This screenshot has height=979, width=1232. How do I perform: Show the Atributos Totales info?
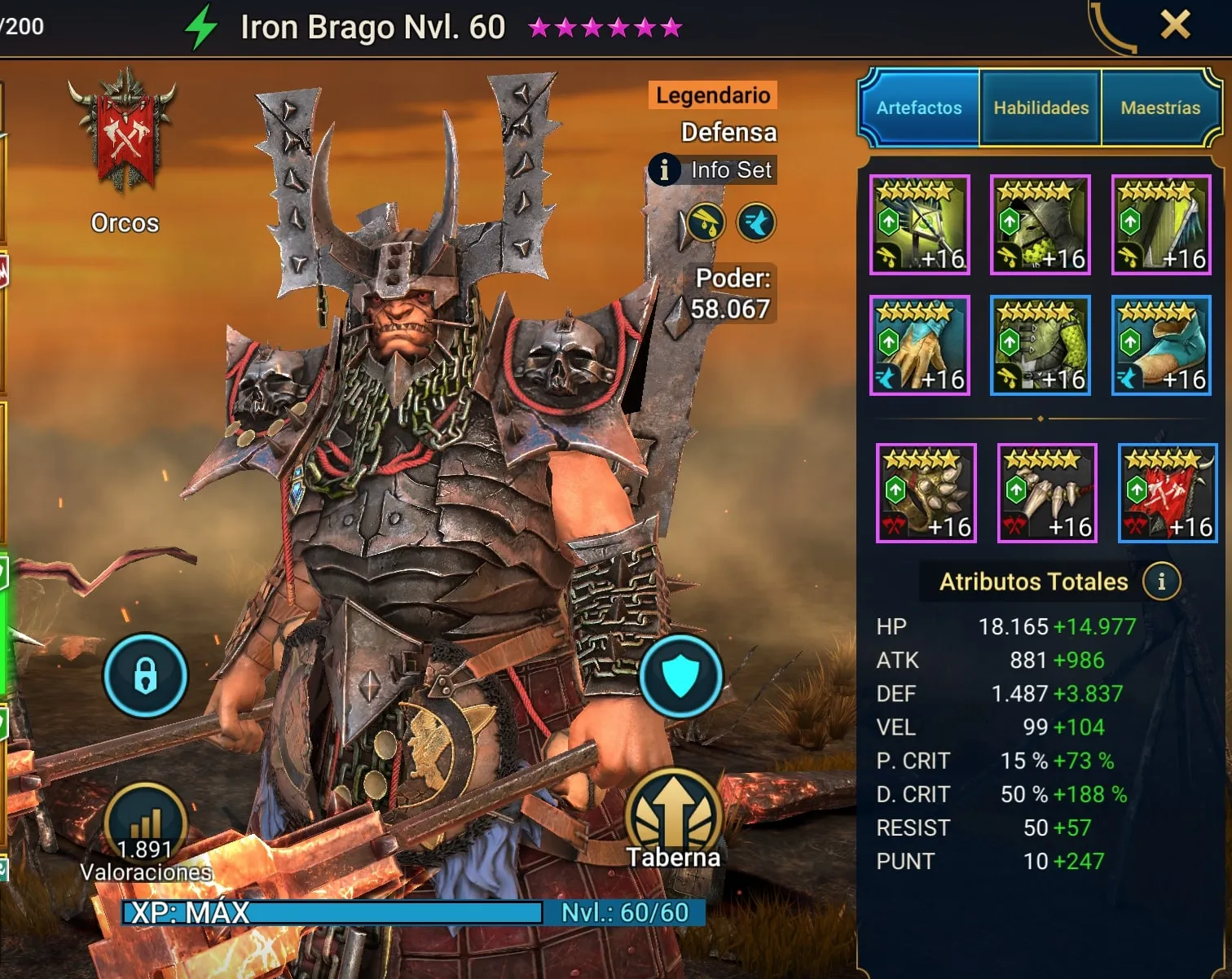pos(1161,582)
